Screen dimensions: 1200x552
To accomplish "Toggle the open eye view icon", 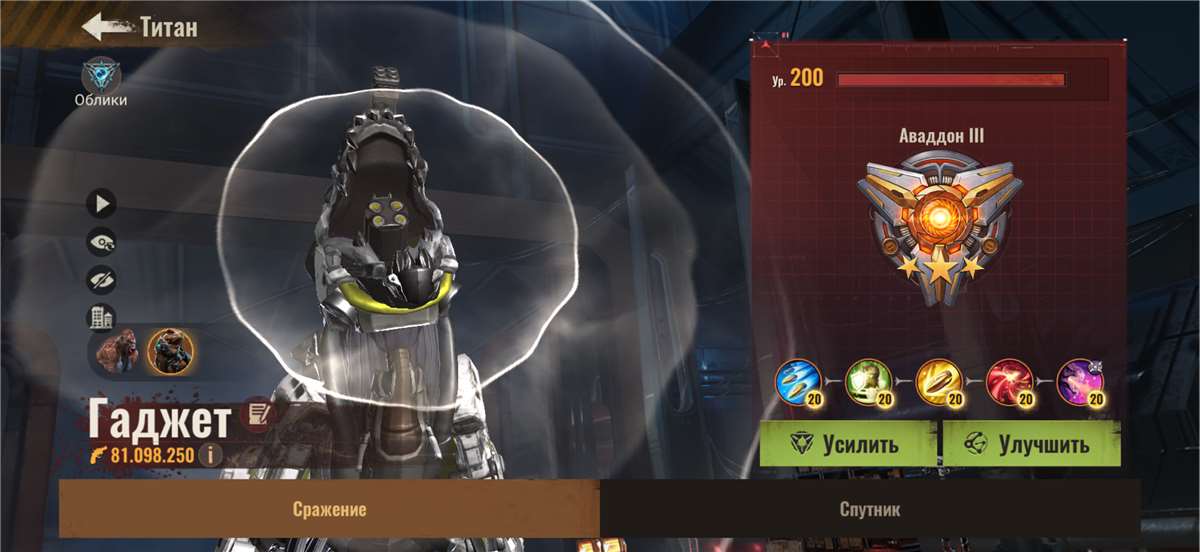I will pos(101,242).
